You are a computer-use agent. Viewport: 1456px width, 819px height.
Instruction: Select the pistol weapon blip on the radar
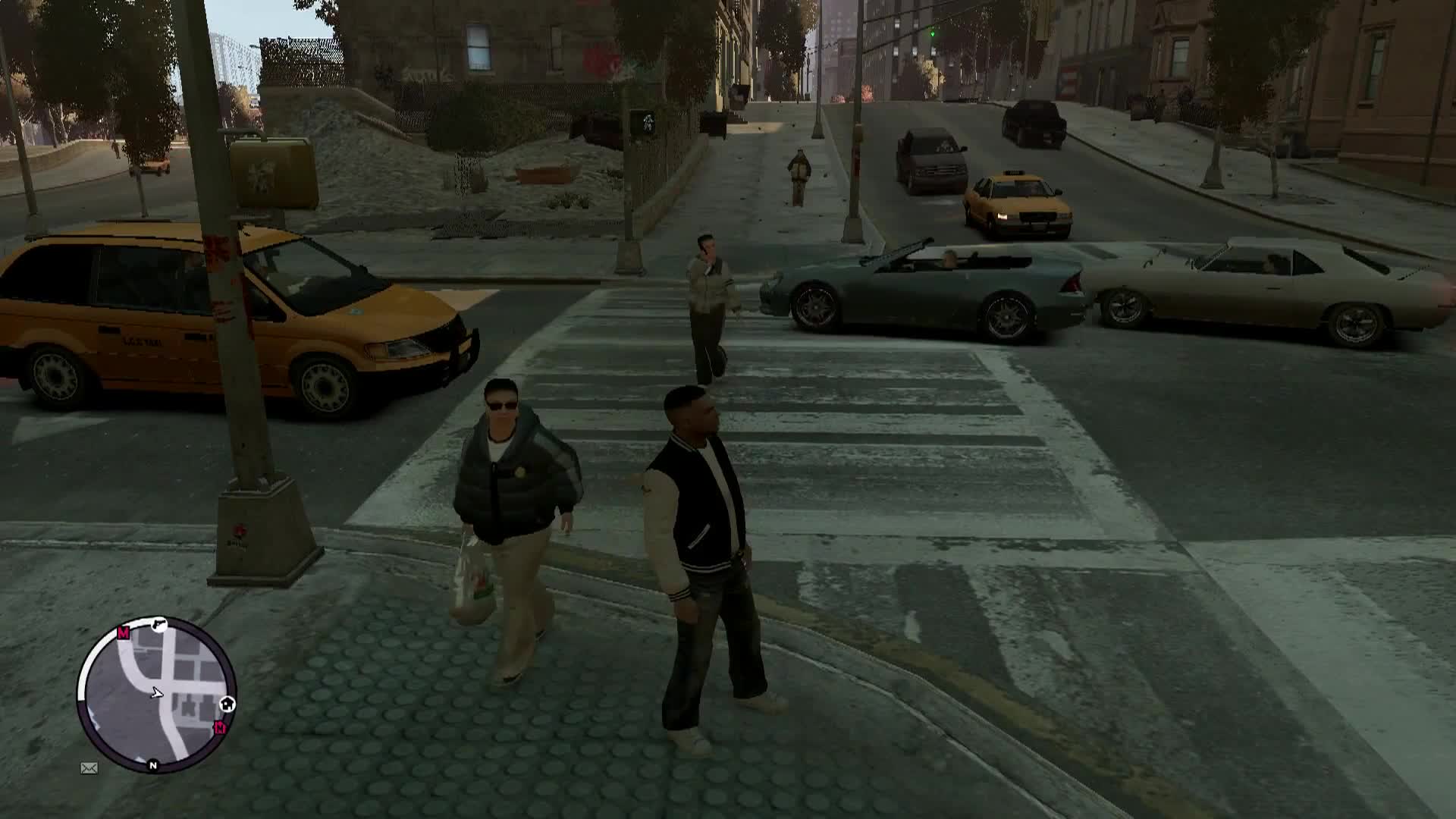point(159,624)
